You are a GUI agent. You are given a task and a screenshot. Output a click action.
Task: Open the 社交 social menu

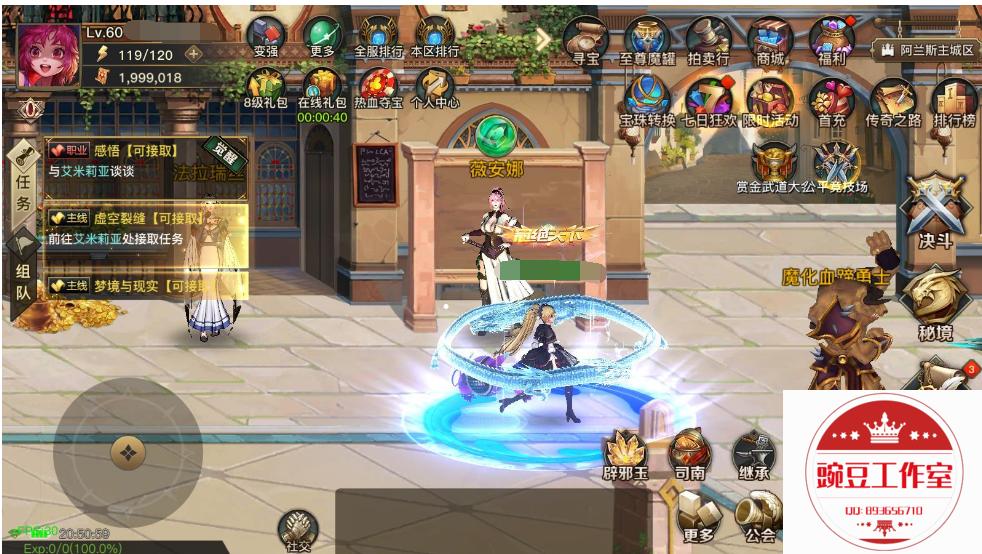pyautogui.click(x=297, y=528)
